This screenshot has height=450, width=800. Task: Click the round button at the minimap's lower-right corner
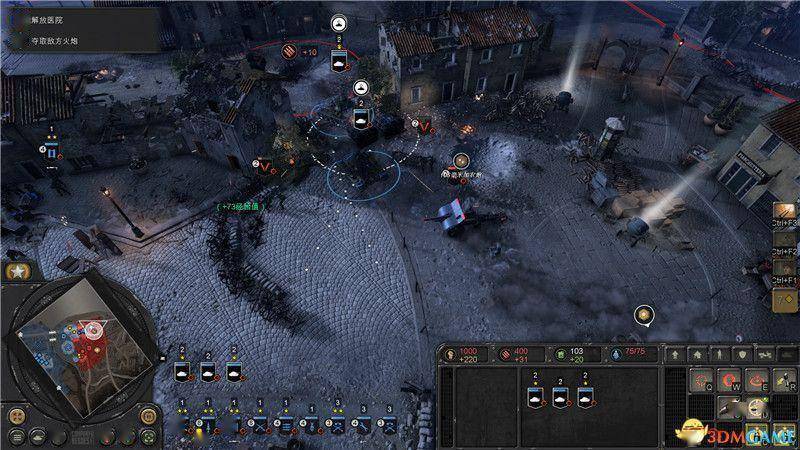(147, 415)
